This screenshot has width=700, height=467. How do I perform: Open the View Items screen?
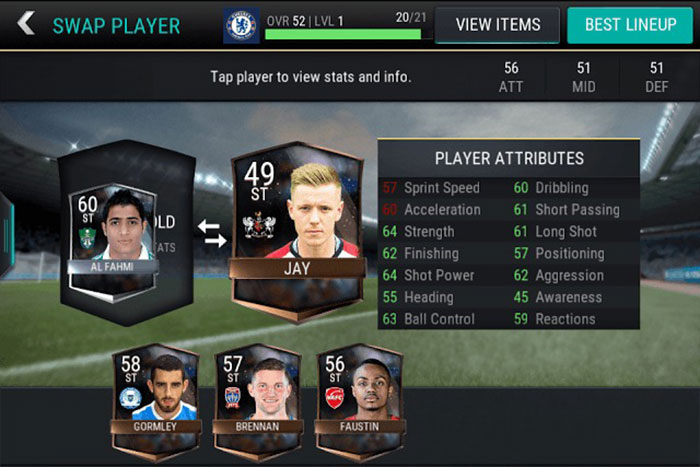pyautogui.click(x=497, y=25)
